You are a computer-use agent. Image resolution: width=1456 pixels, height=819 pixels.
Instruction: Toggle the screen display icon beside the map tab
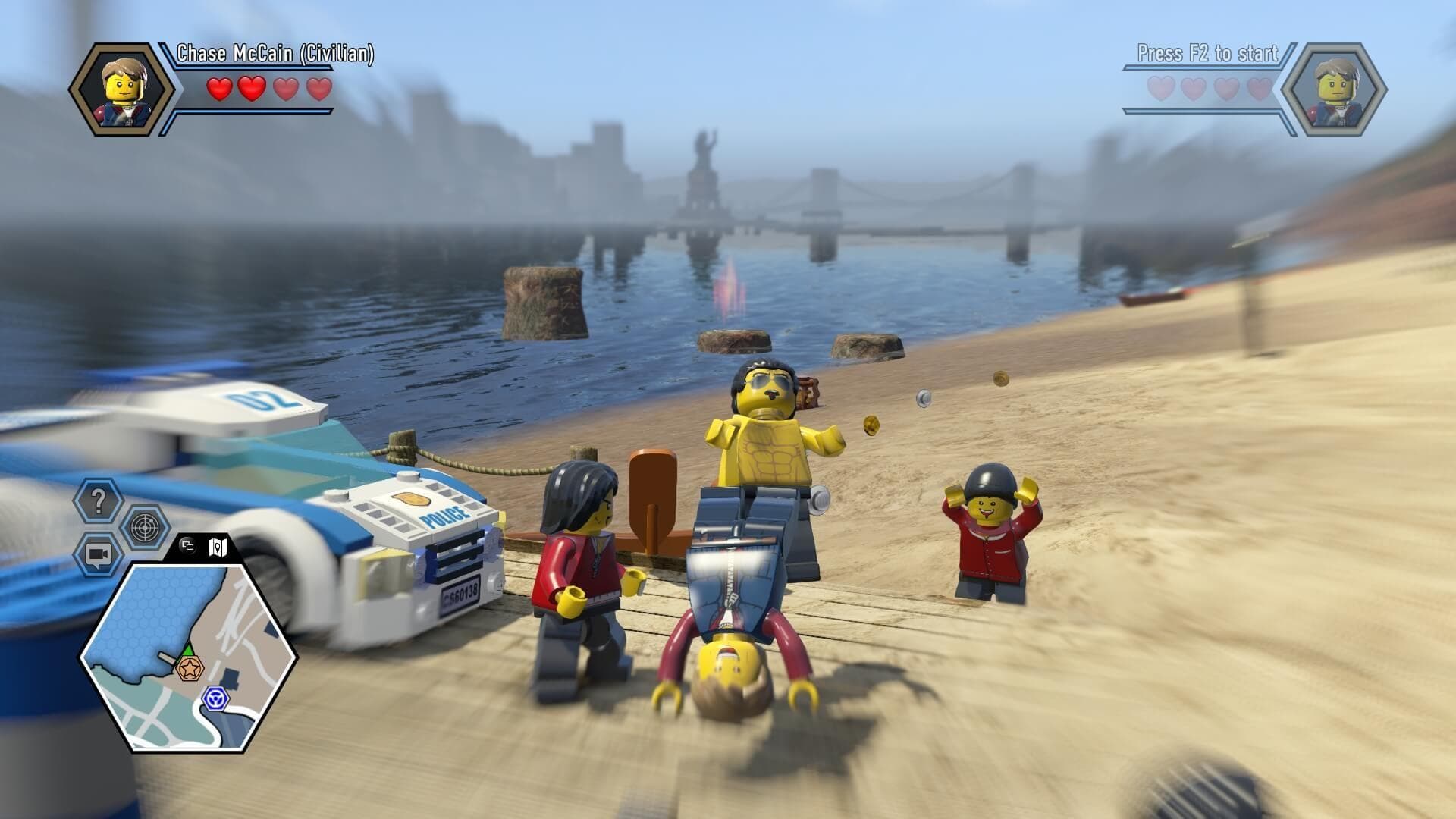[x=187, y=545]
